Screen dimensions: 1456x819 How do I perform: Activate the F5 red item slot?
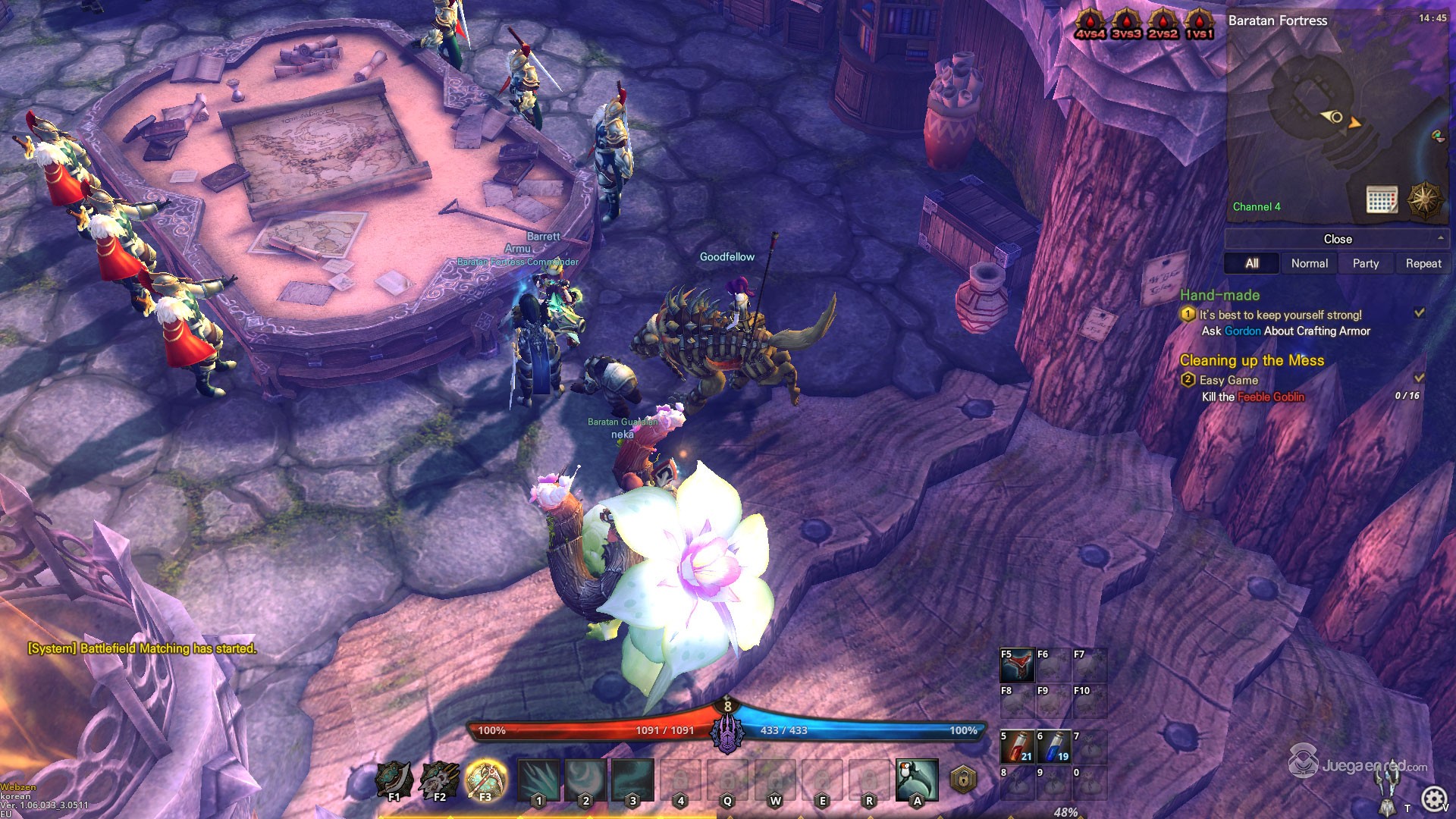[x=1017, y=665]
